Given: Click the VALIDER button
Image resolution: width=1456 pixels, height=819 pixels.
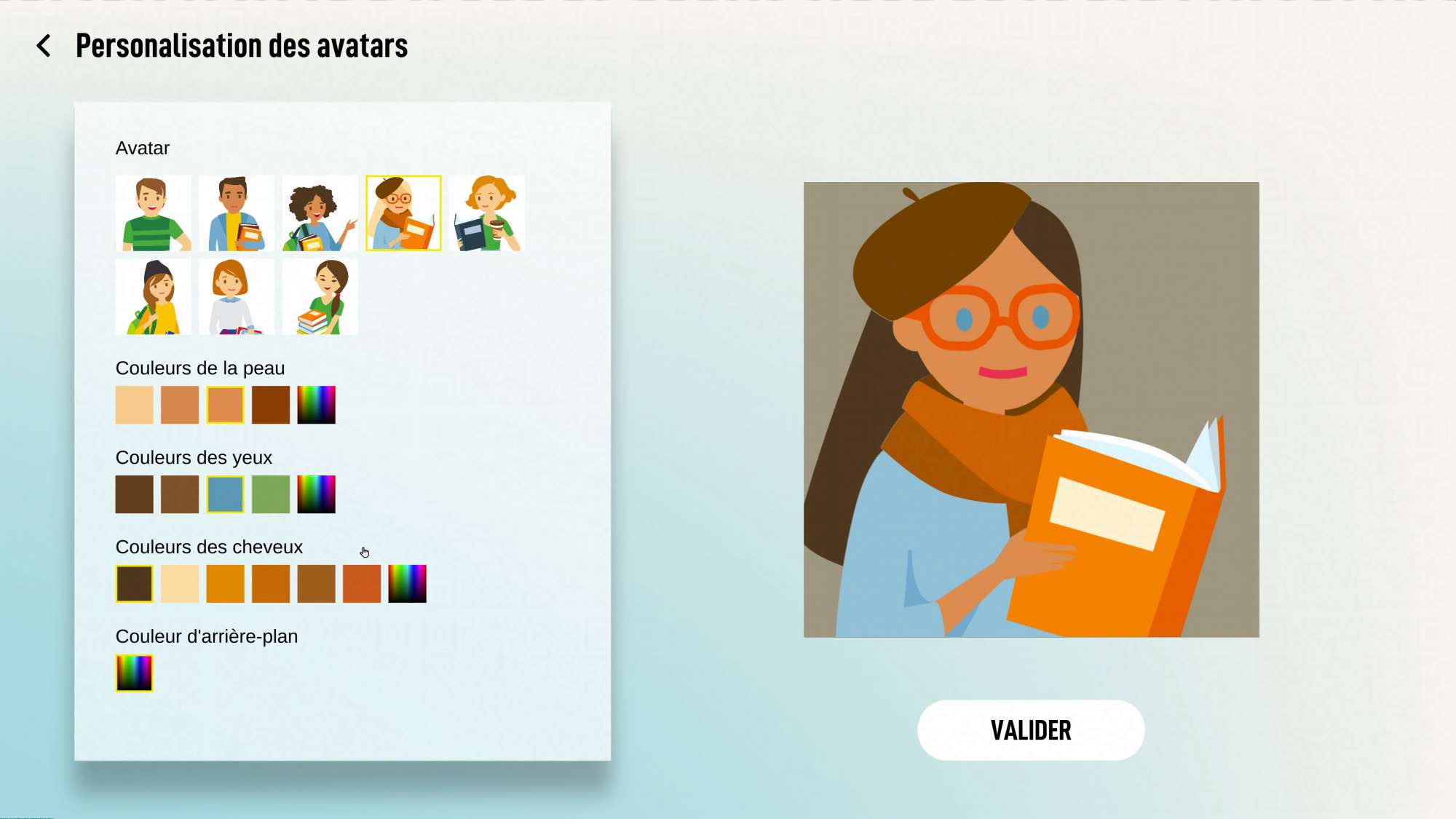Looking at the screenshot, I should (x=1030, y=730).
